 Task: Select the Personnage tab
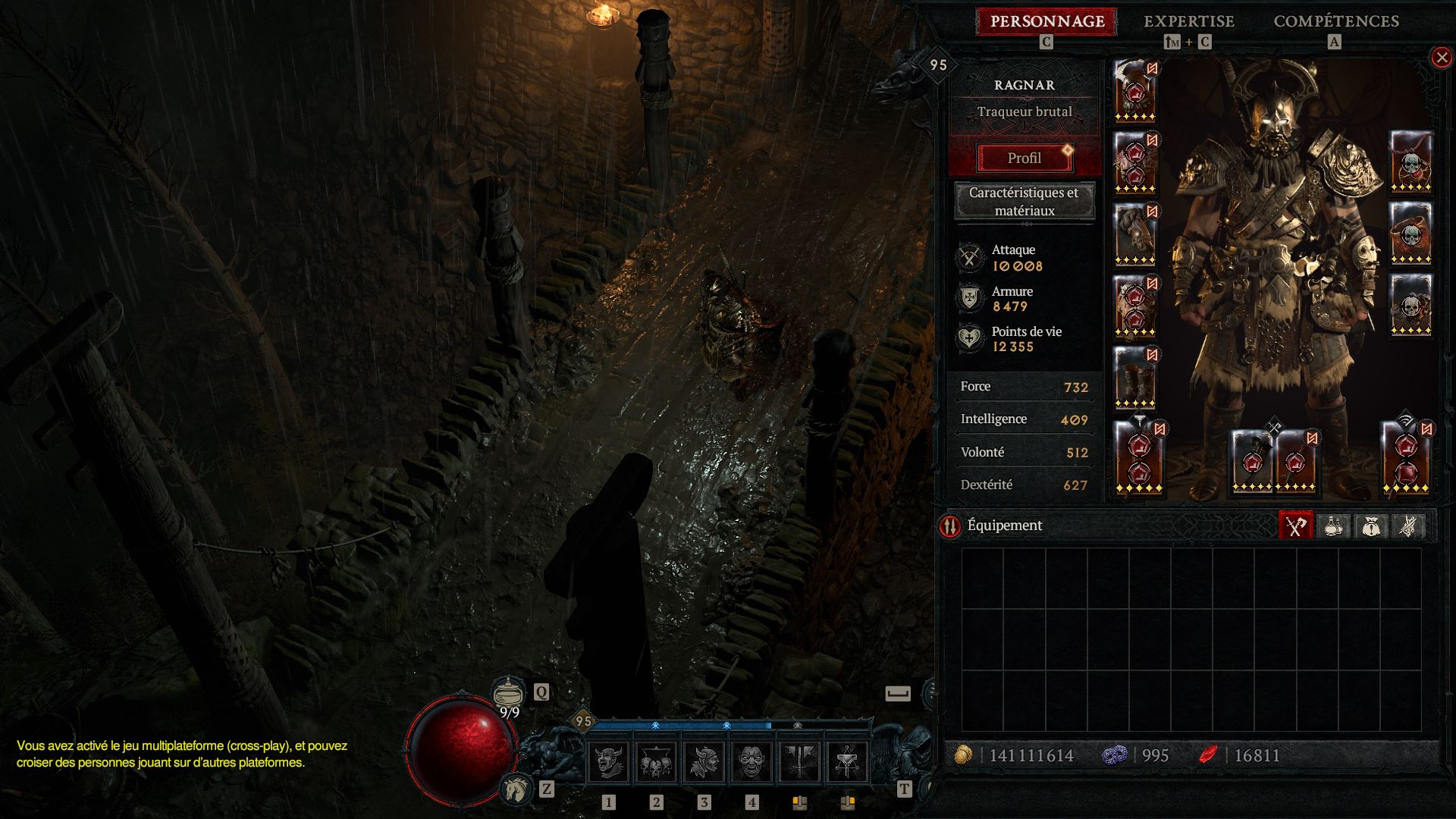(x=1046, y=21)
